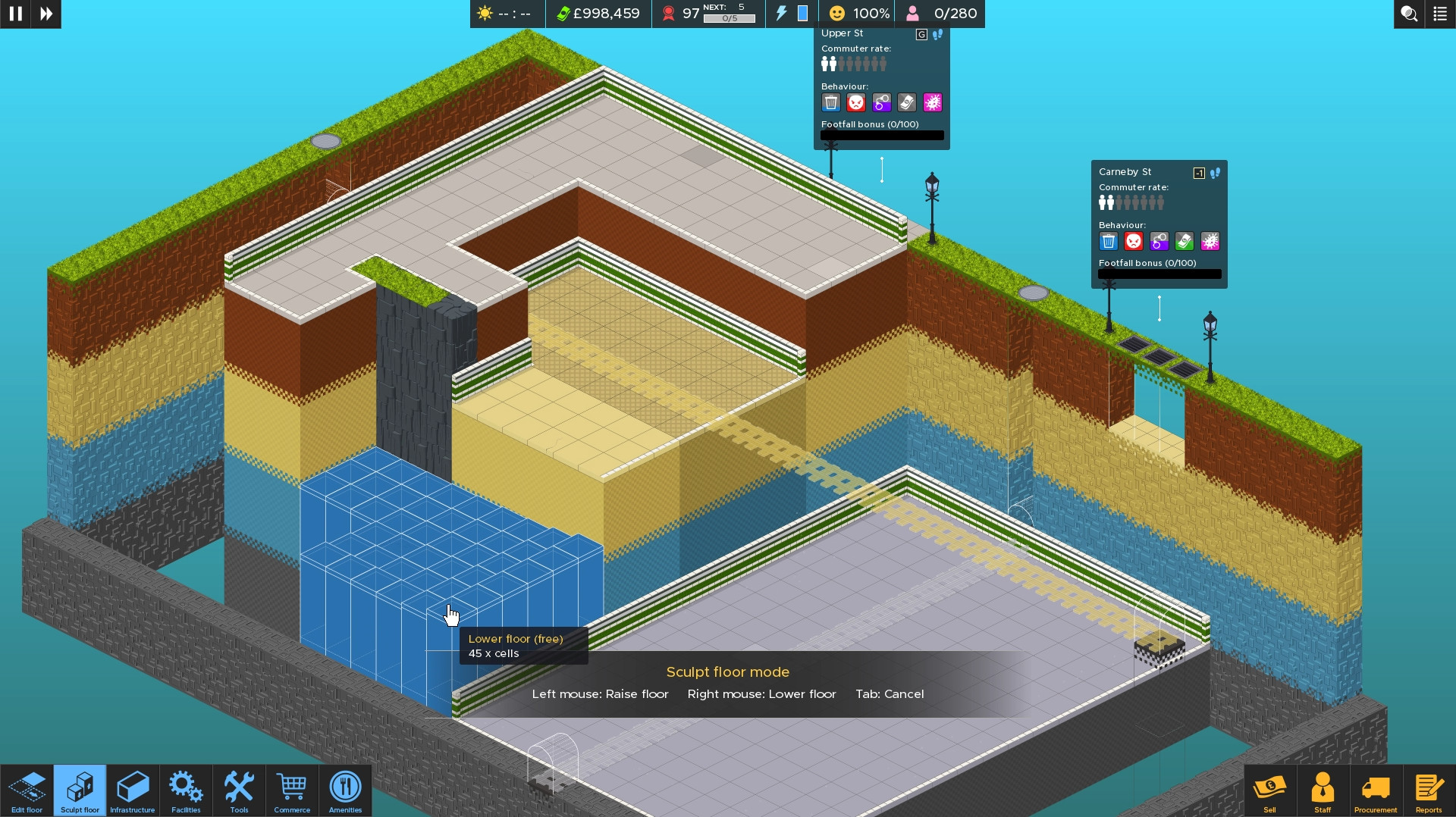1456x817 pixels.
Task: Select the litter behaviour icon on Upper St
Action: click(x=831, y=102)
